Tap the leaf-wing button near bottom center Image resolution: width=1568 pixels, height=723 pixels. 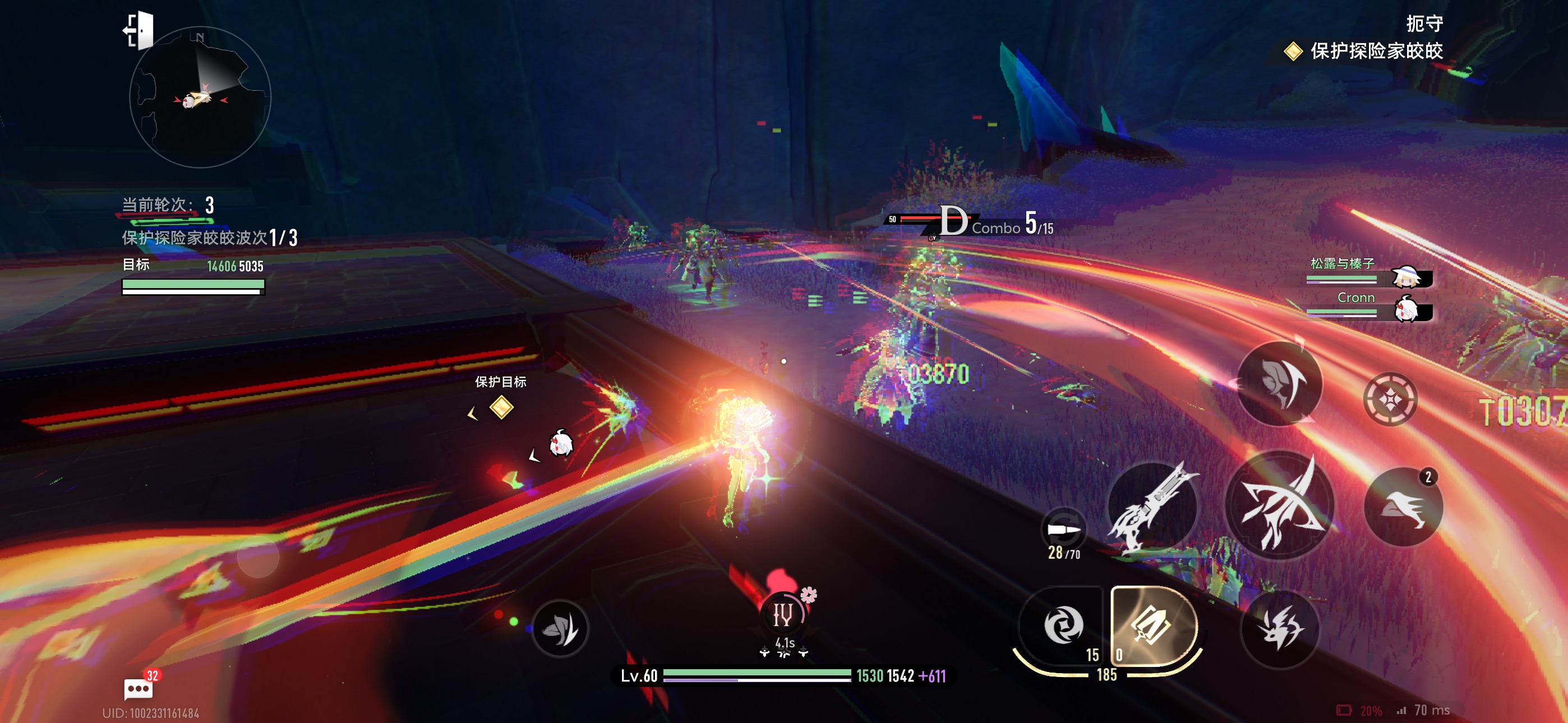pos(560,628)
